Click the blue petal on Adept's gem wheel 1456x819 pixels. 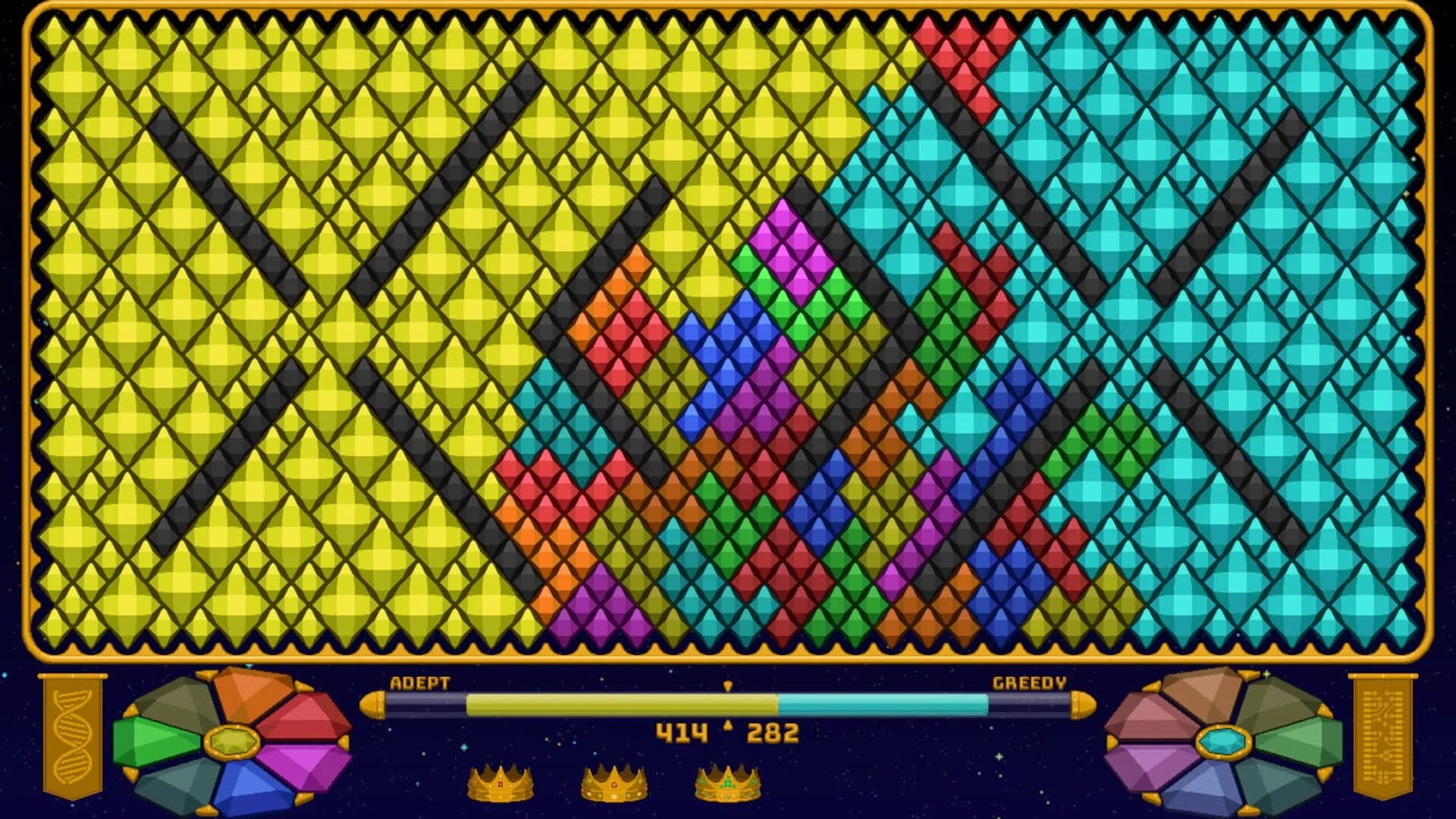(x=246, y=788)
